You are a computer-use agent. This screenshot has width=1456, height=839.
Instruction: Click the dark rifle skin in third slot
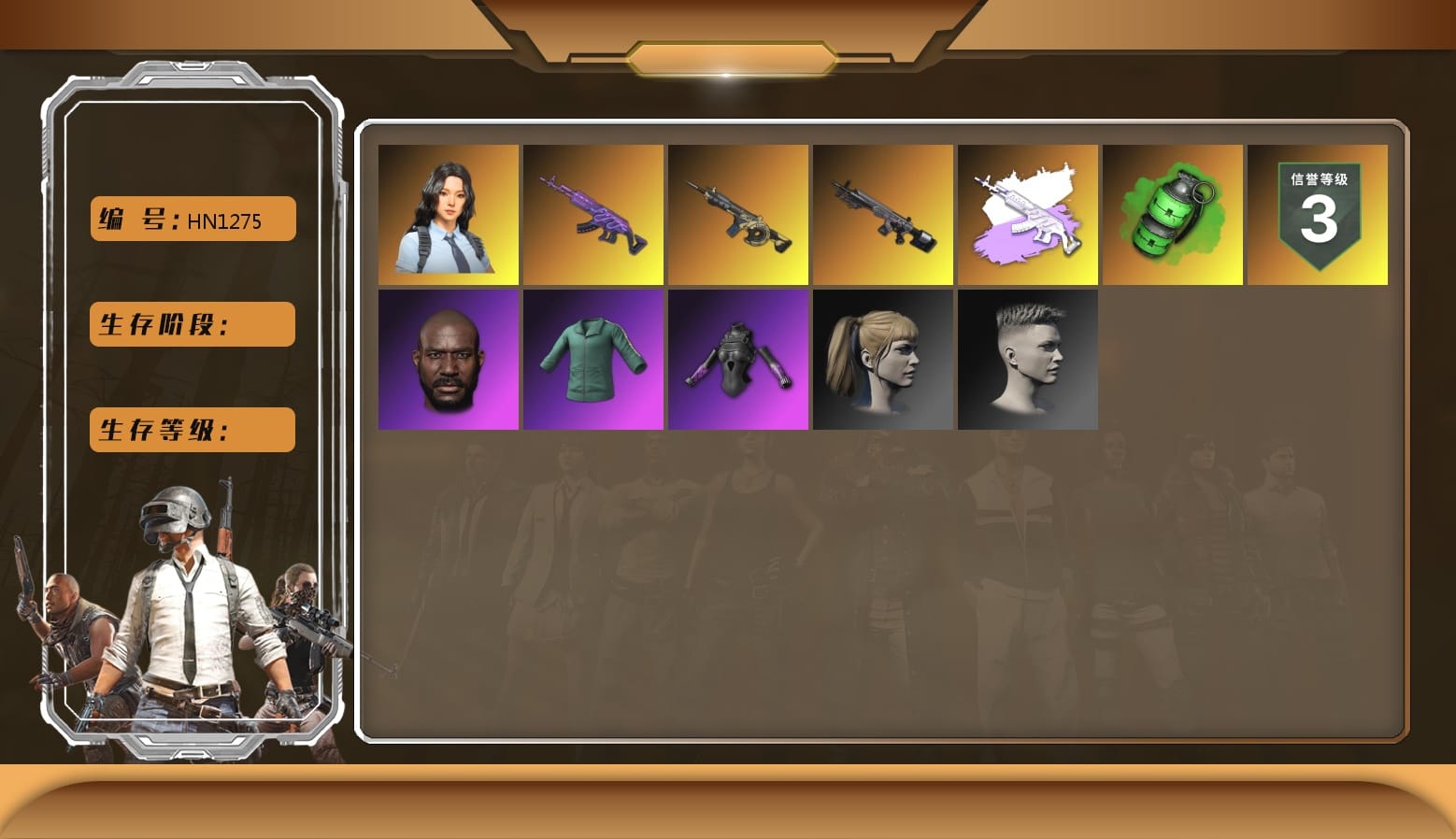[x=737, y=213]
